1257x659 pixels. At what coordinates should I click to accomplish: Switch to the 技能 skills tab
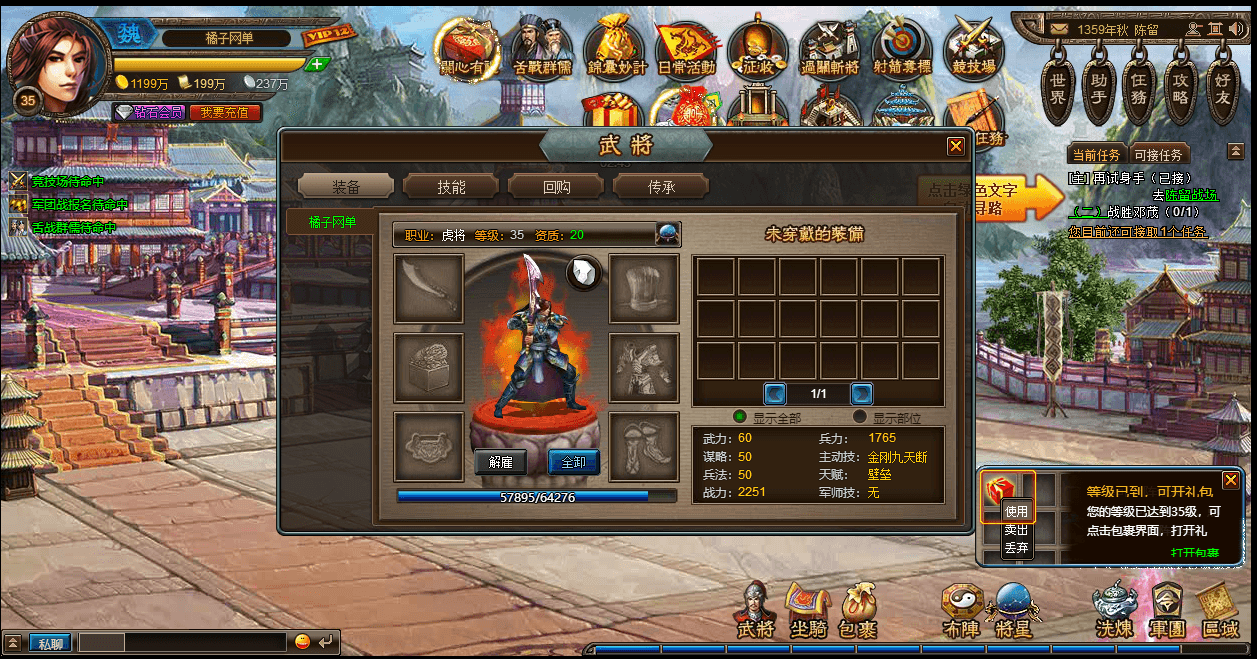[x=451, y=186]
